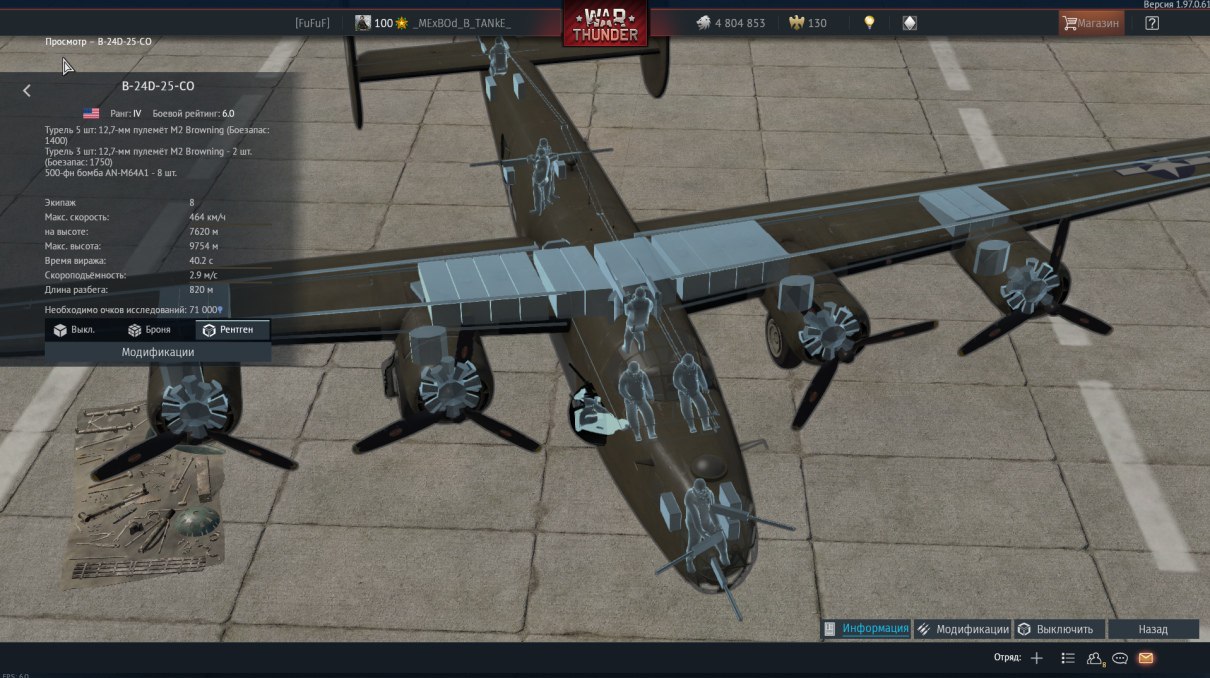Switch protection view to Выкл.
The width and height of the screenshot is (1210, 678).
pos(74,330)
